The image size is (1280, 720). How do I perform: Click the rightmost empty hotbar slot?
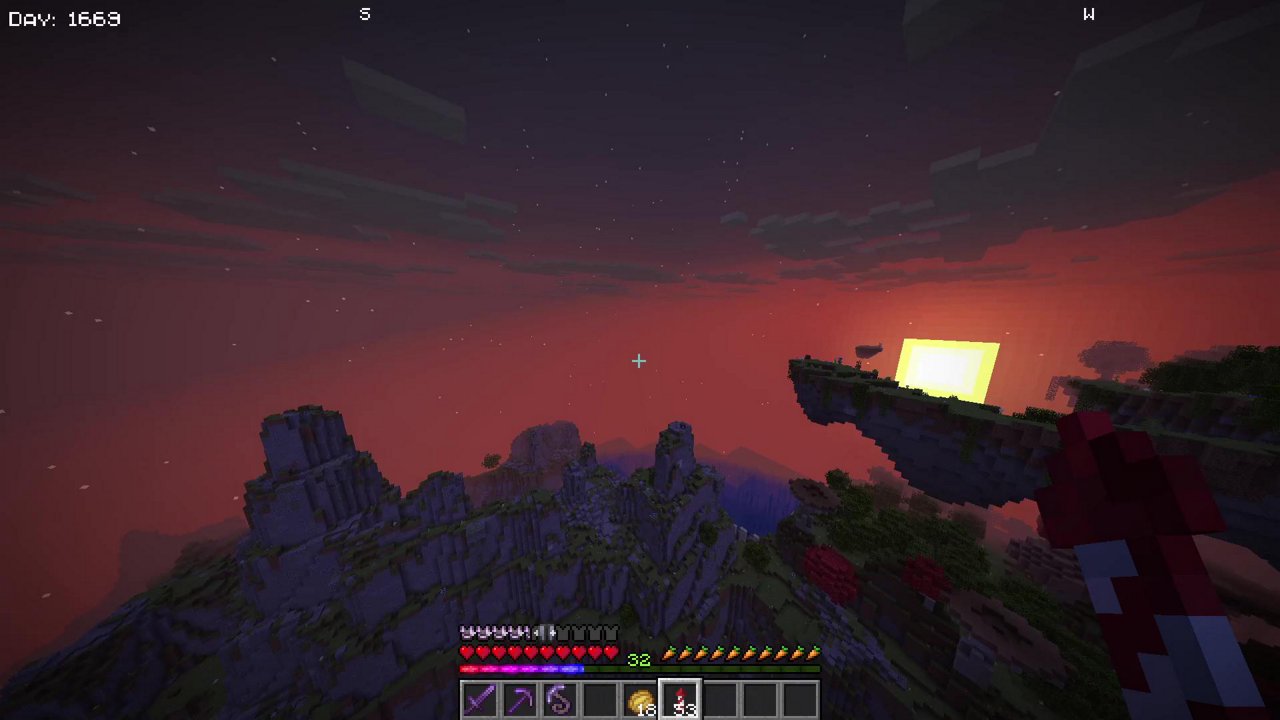coord(803,699)
